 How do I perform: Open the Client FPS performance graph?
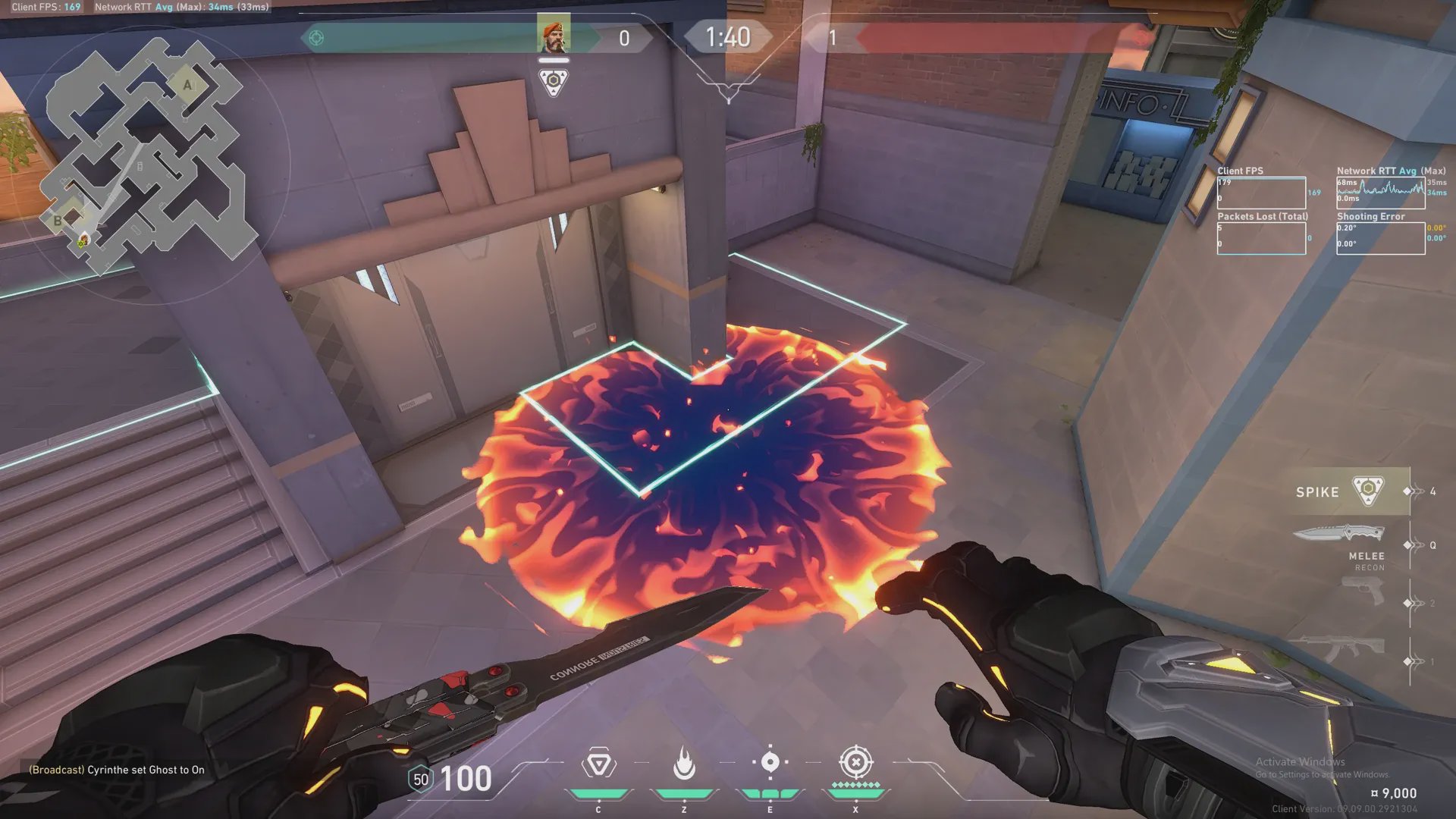[x=1261, y=193]
